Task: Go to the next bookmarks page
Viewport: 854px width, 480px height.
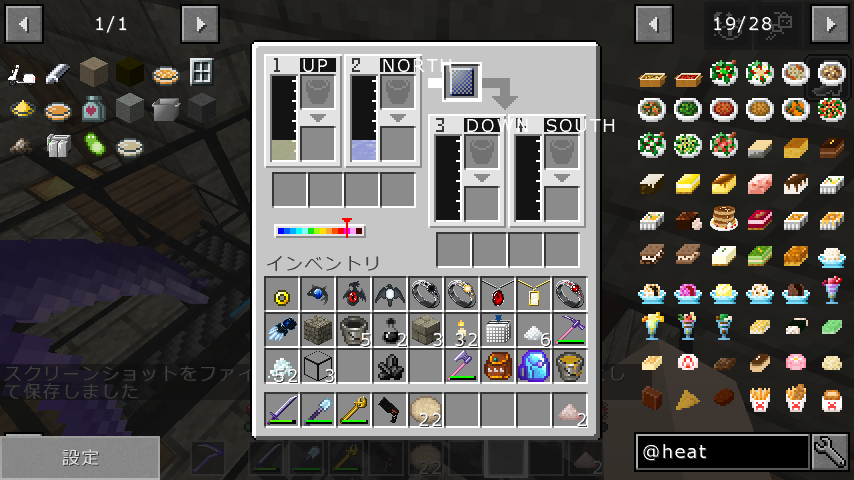Action: click(201, 23)
